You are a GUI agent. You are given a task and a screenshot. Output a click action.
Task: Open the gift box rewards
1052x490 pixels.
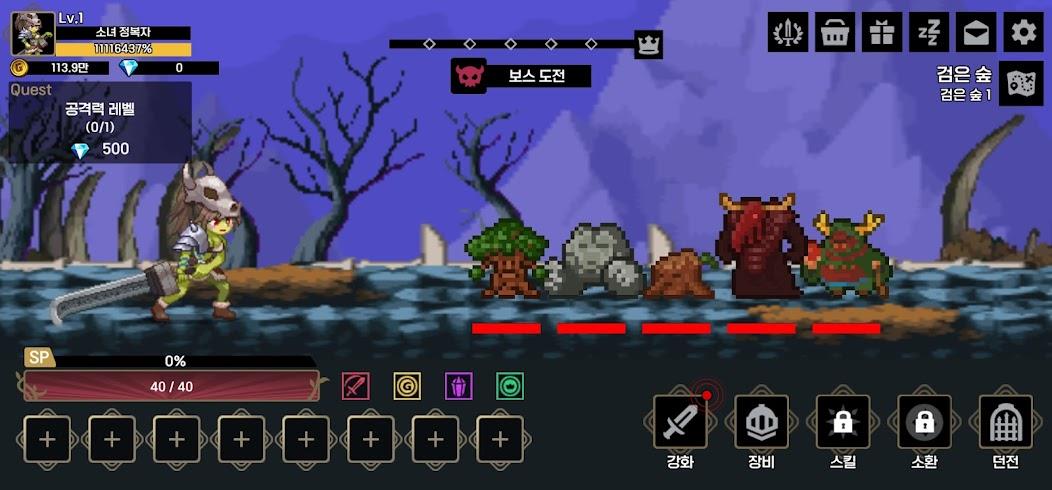click(882, 33)
